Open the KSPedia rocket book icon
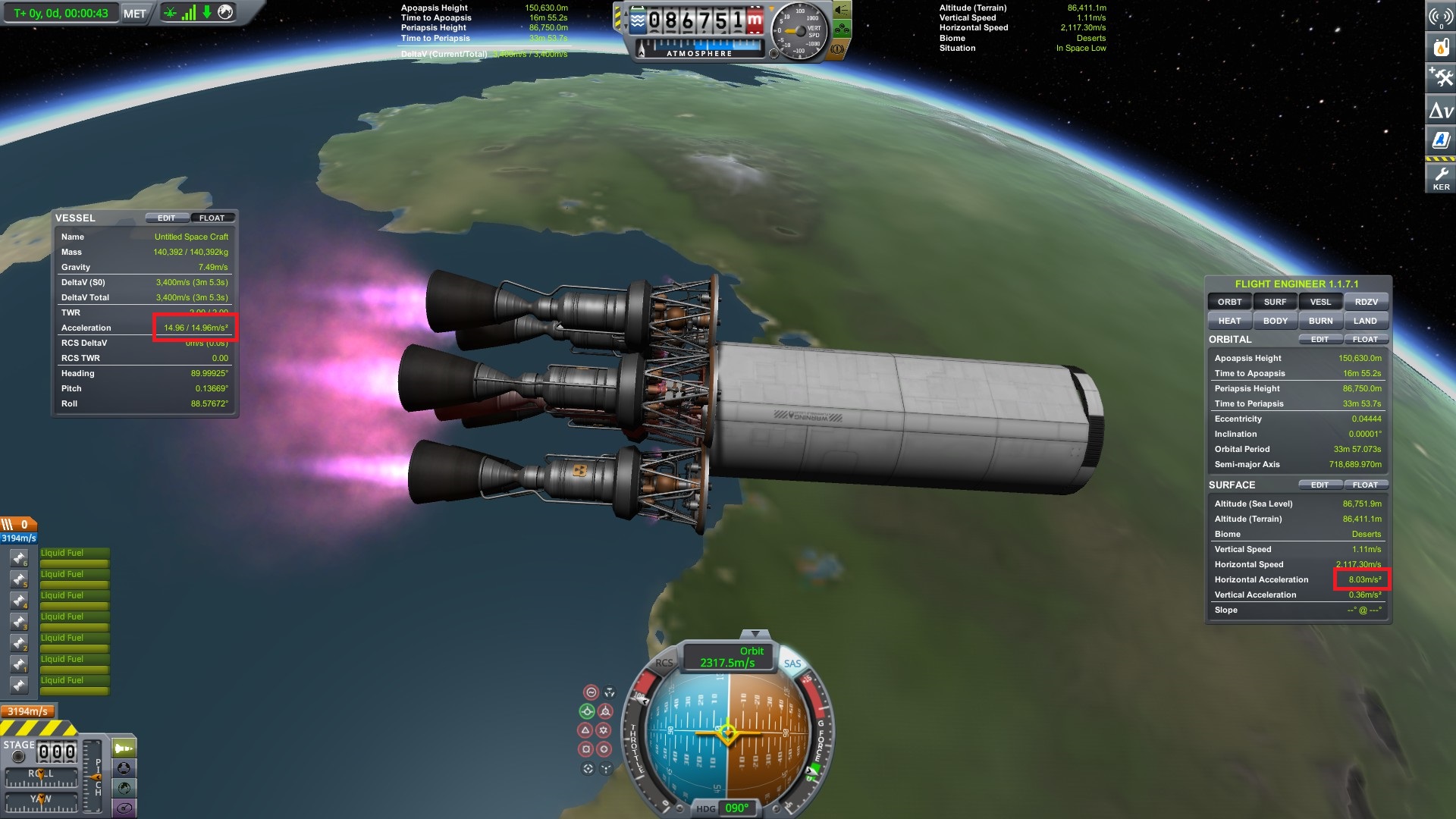The height and width of the screenshot is (819, 1456). 1442,139
